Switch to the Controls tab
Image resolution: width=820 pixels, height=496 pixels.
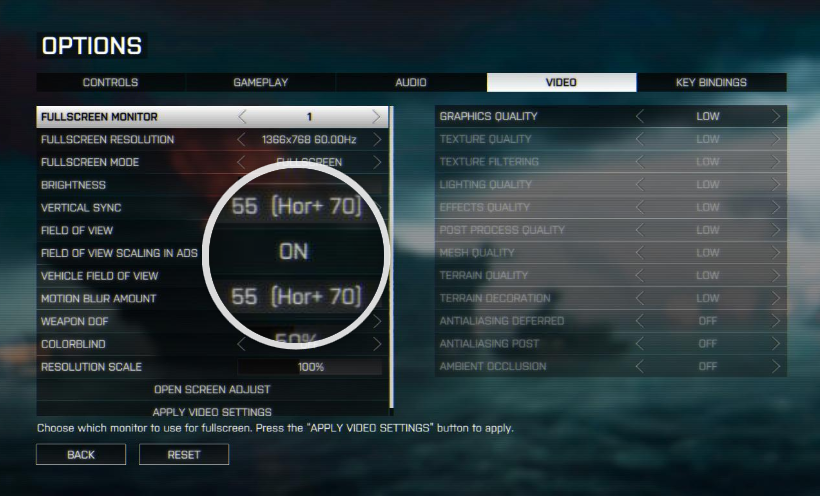111,82
